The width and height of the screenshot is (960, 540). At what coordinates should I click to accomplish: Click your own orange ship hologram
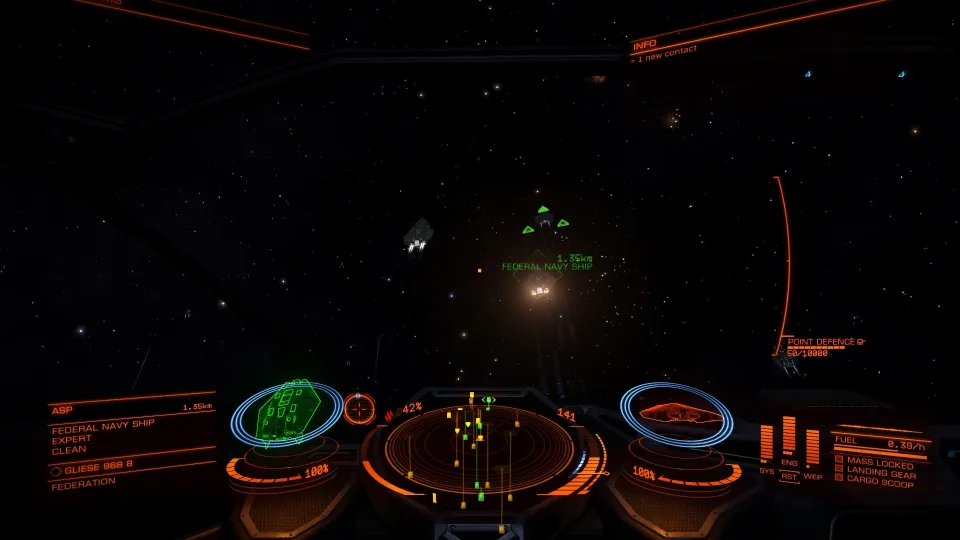674,411
